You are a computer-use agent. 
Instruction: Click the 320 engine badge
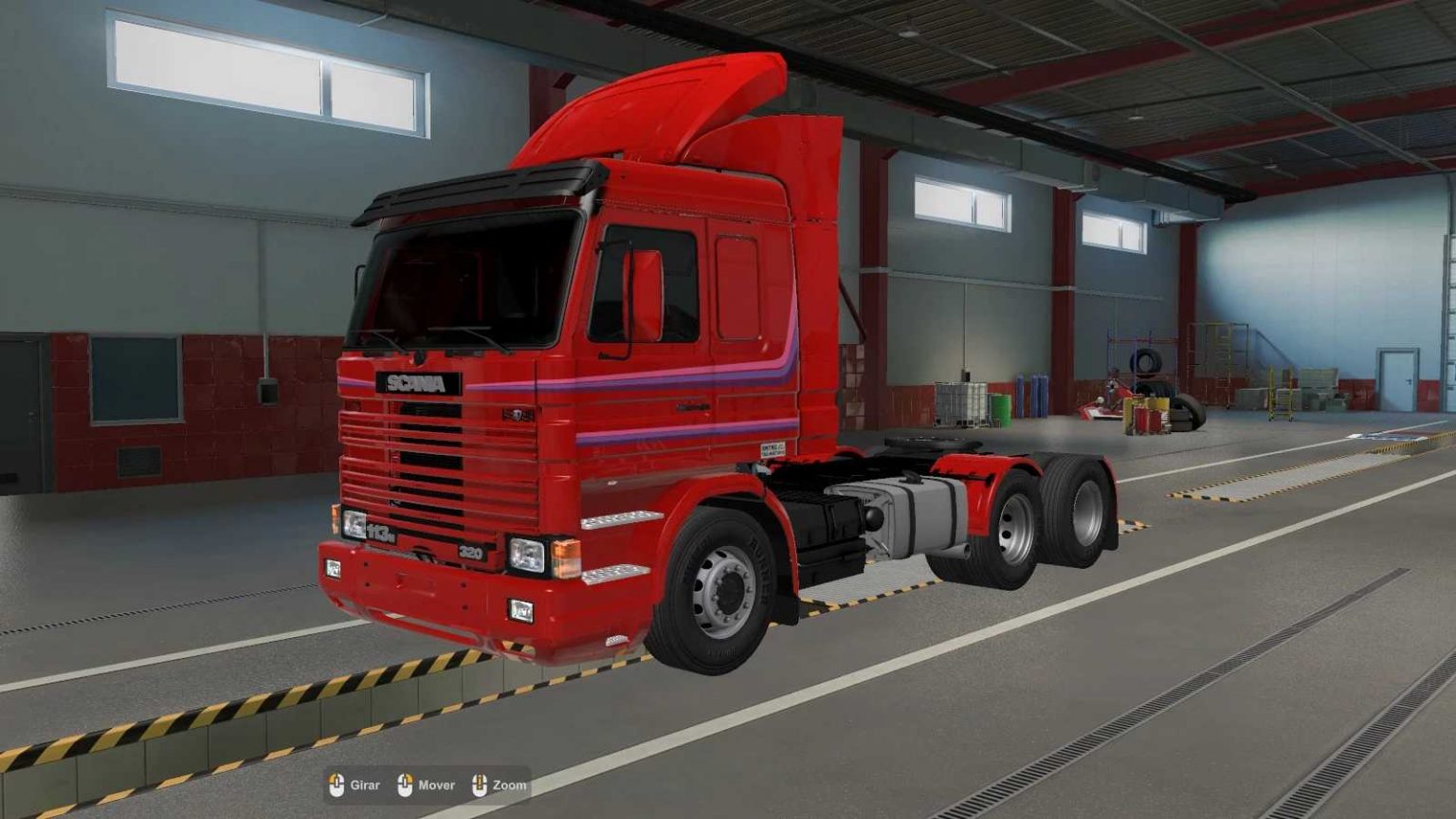(x=472, y=552)
